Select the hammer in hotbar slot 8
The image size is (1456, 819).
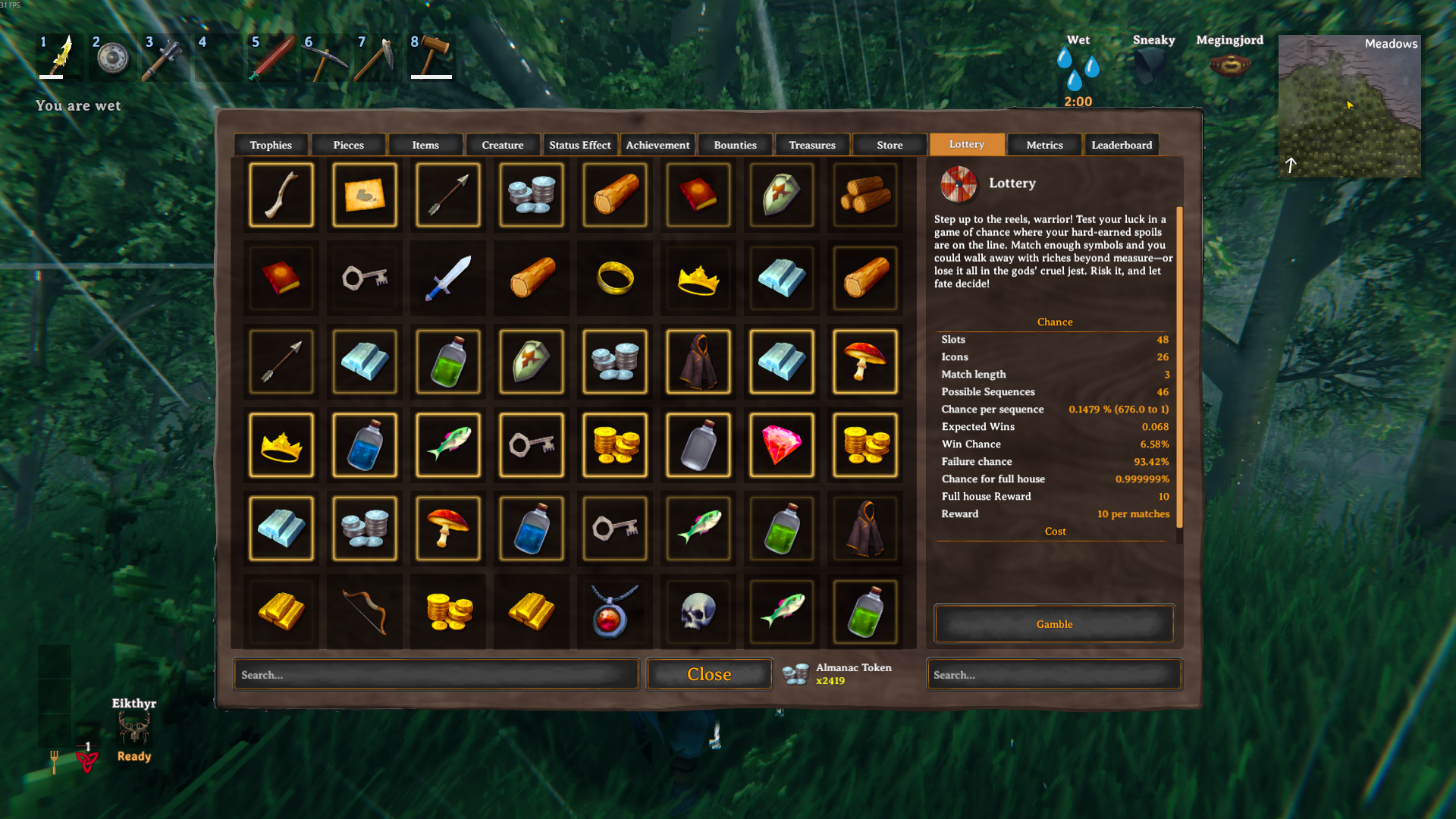[x=431, y=57]
